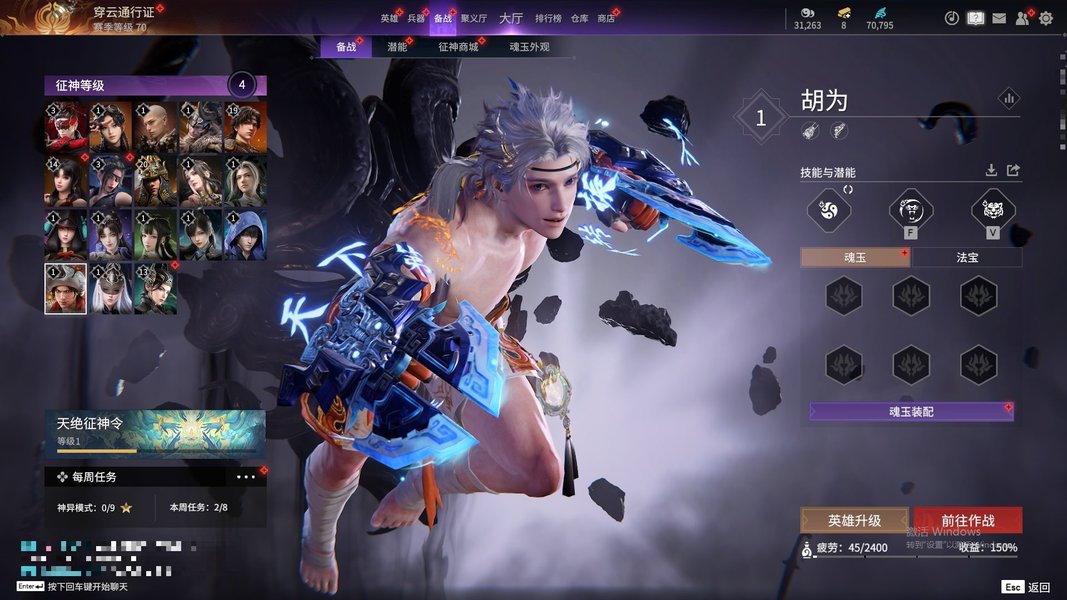This screenshot has width=1067, height=600.
Task: Select the 法宝 tab
Action: pyautogui.click(x=967, y=257)
